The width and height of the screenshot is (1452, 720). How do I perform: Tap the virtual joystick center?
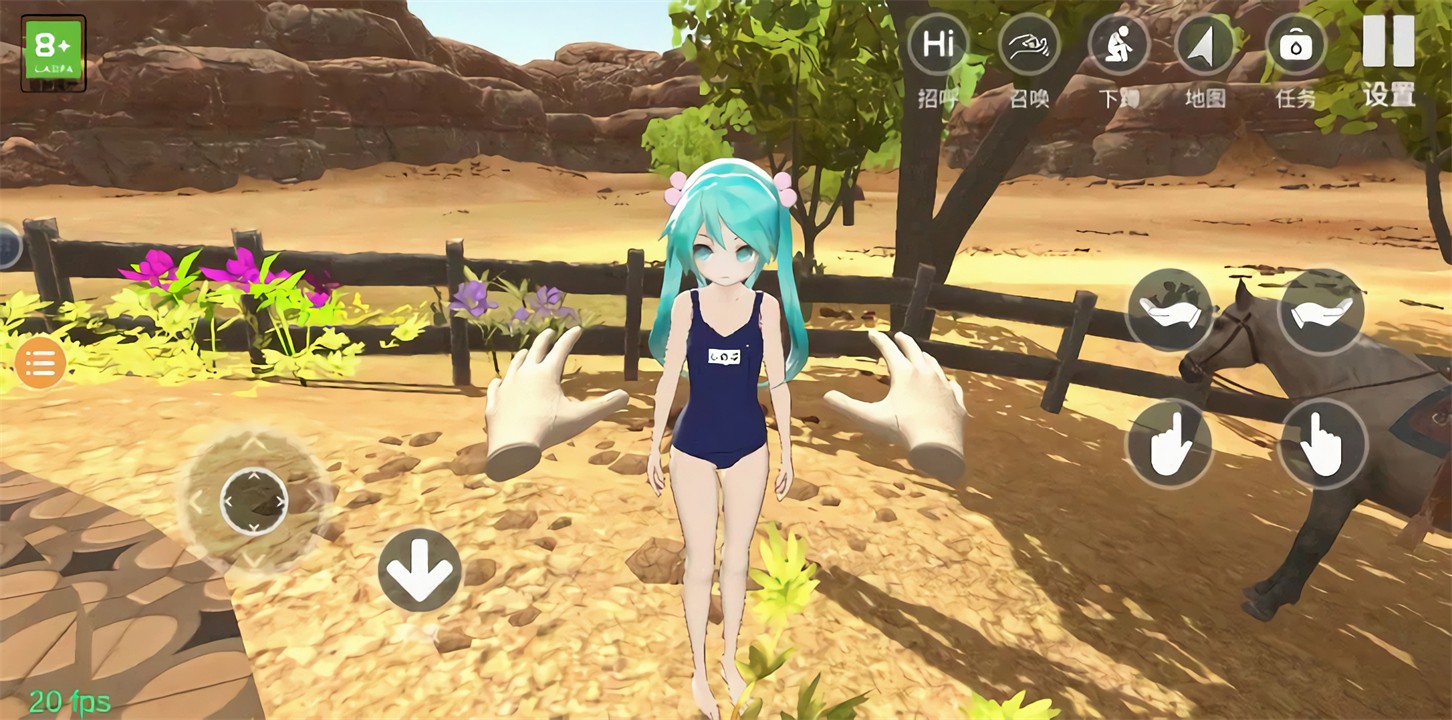coord(254,500)
